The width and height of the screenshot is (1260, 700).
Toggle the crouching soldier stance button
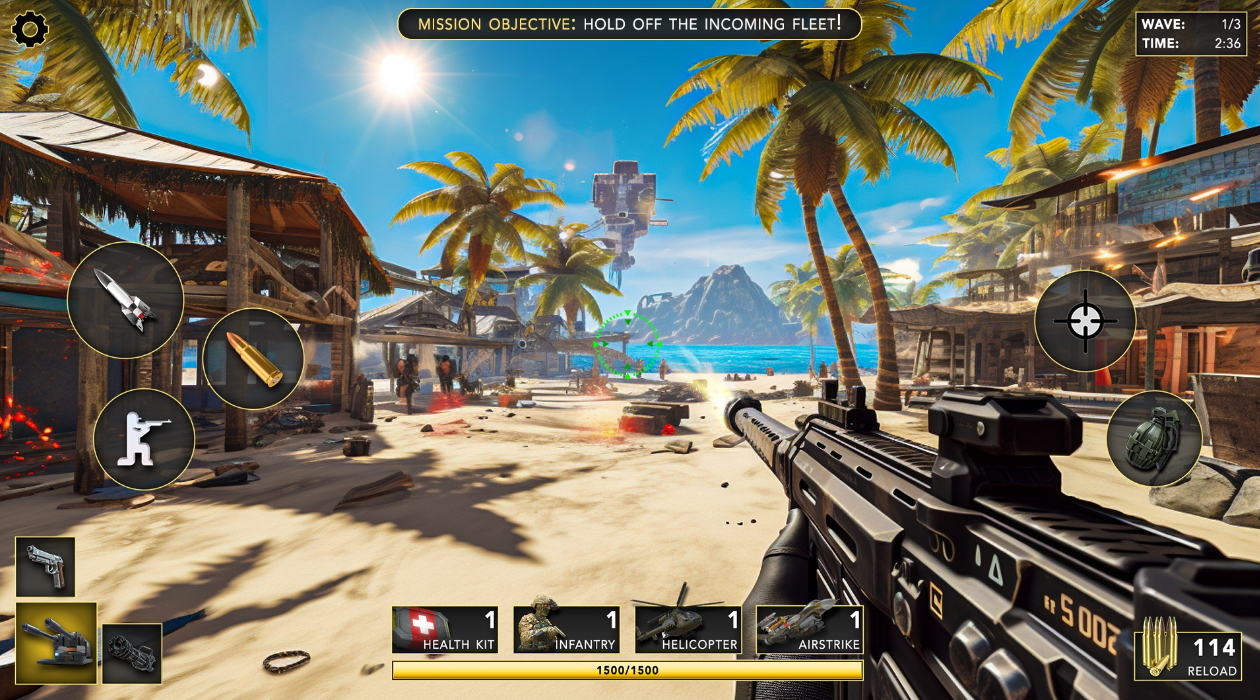pos(144,439)
